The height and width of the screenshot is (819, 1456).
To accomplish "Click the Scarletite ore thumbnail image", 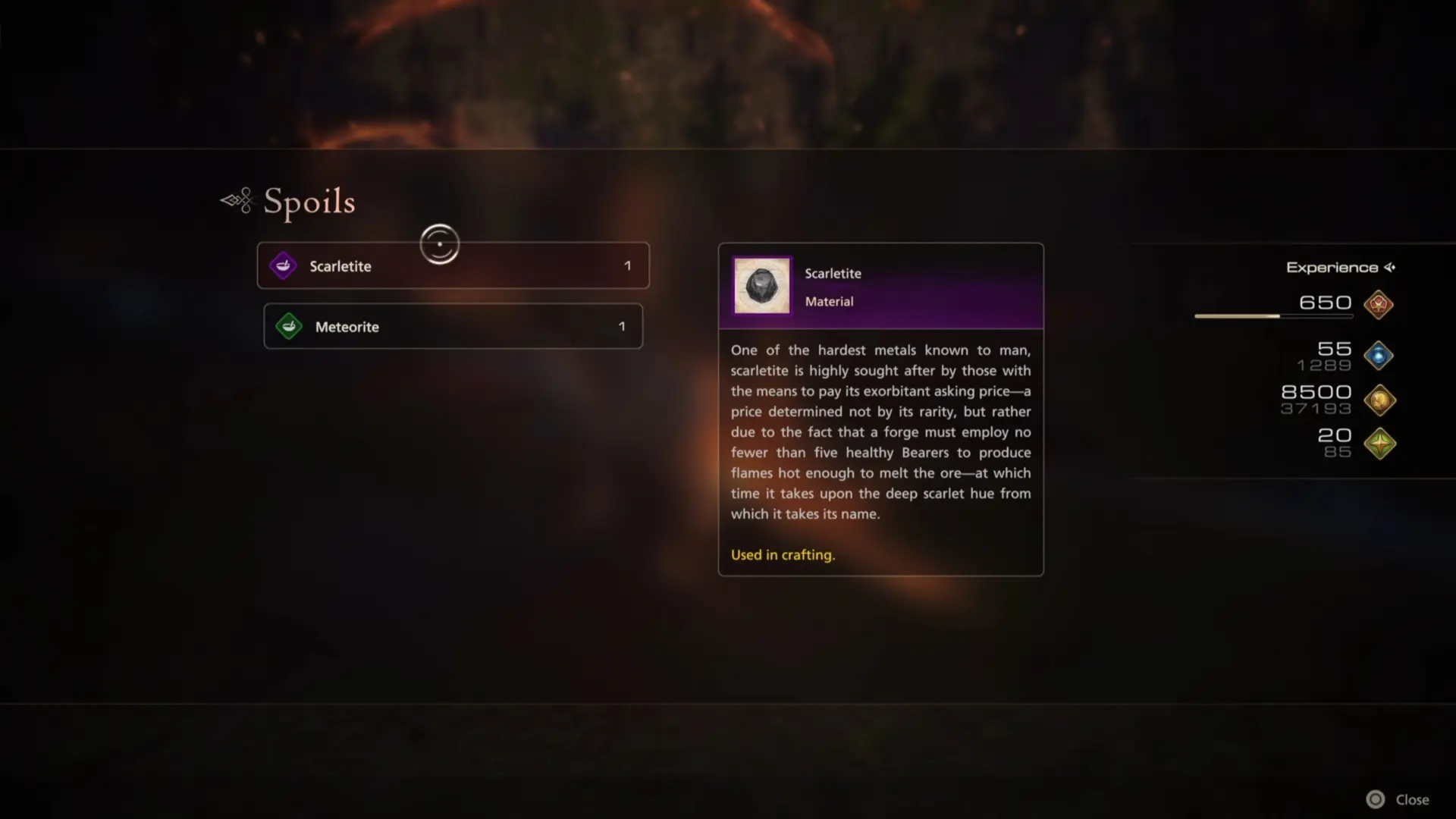I will click(x=761, y=286).
